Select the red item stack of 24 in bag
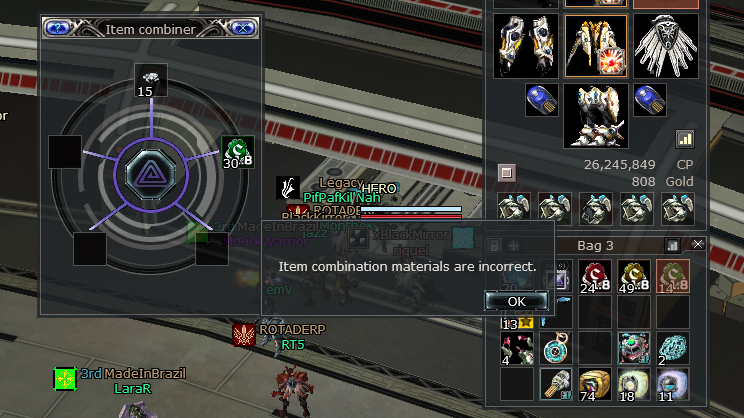 point(596,277)
